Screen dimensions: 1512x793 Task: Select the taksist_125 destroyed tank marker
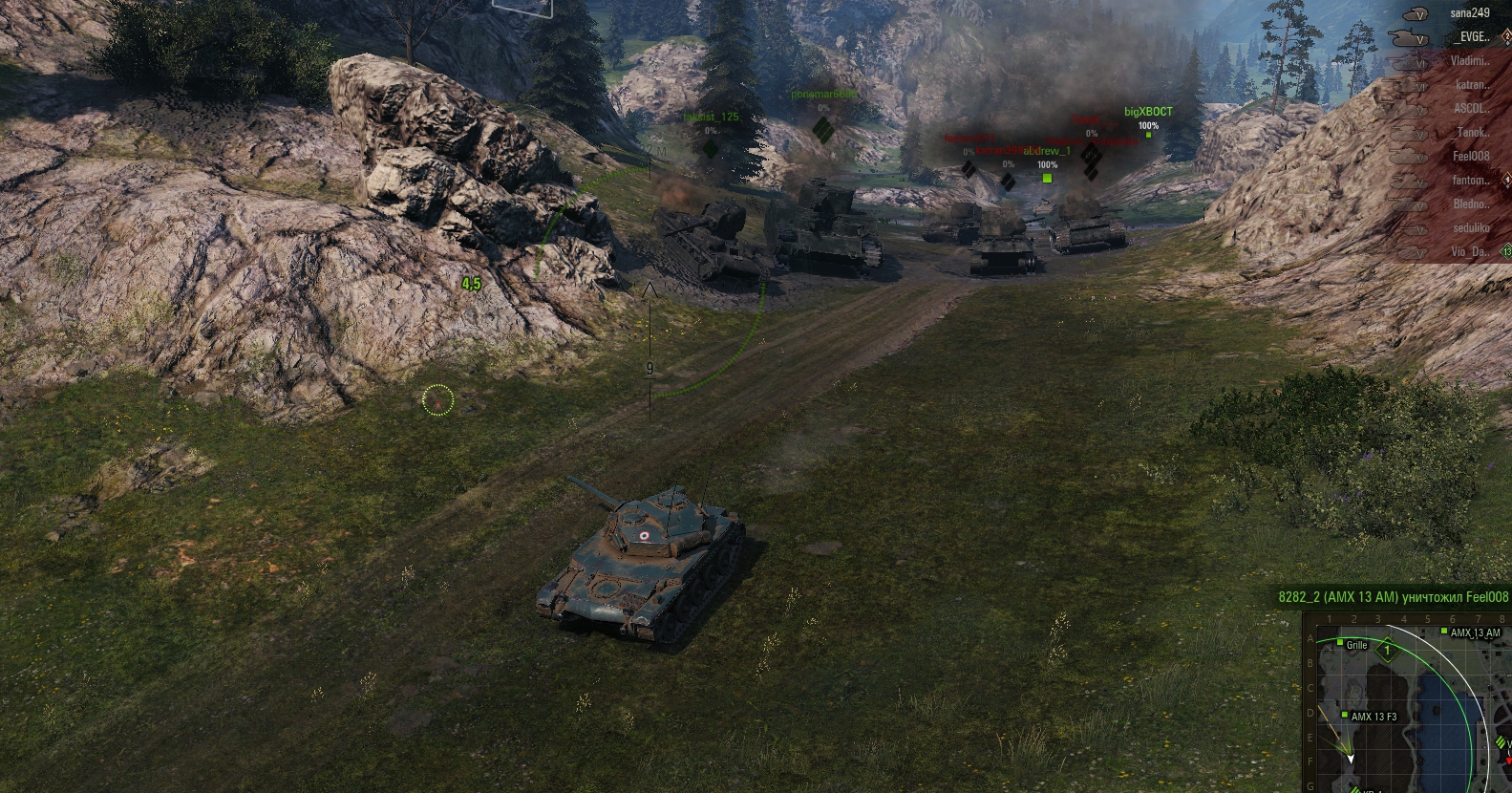pos(711,148)
